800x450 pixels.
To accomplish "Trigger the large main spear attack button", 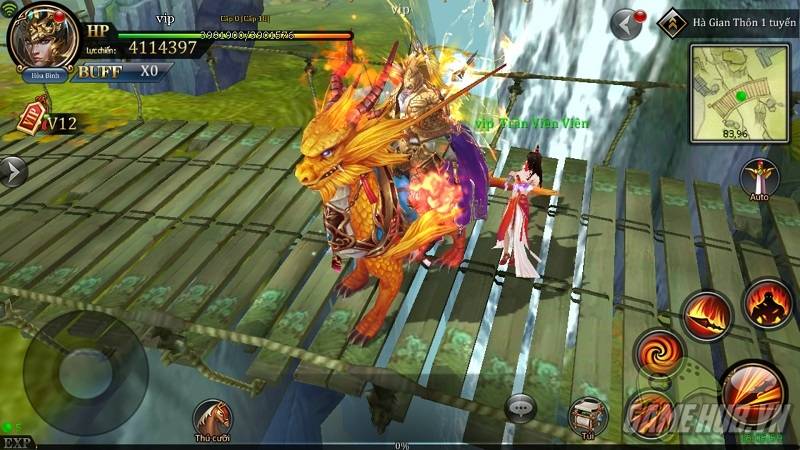I will pos(752,393).
